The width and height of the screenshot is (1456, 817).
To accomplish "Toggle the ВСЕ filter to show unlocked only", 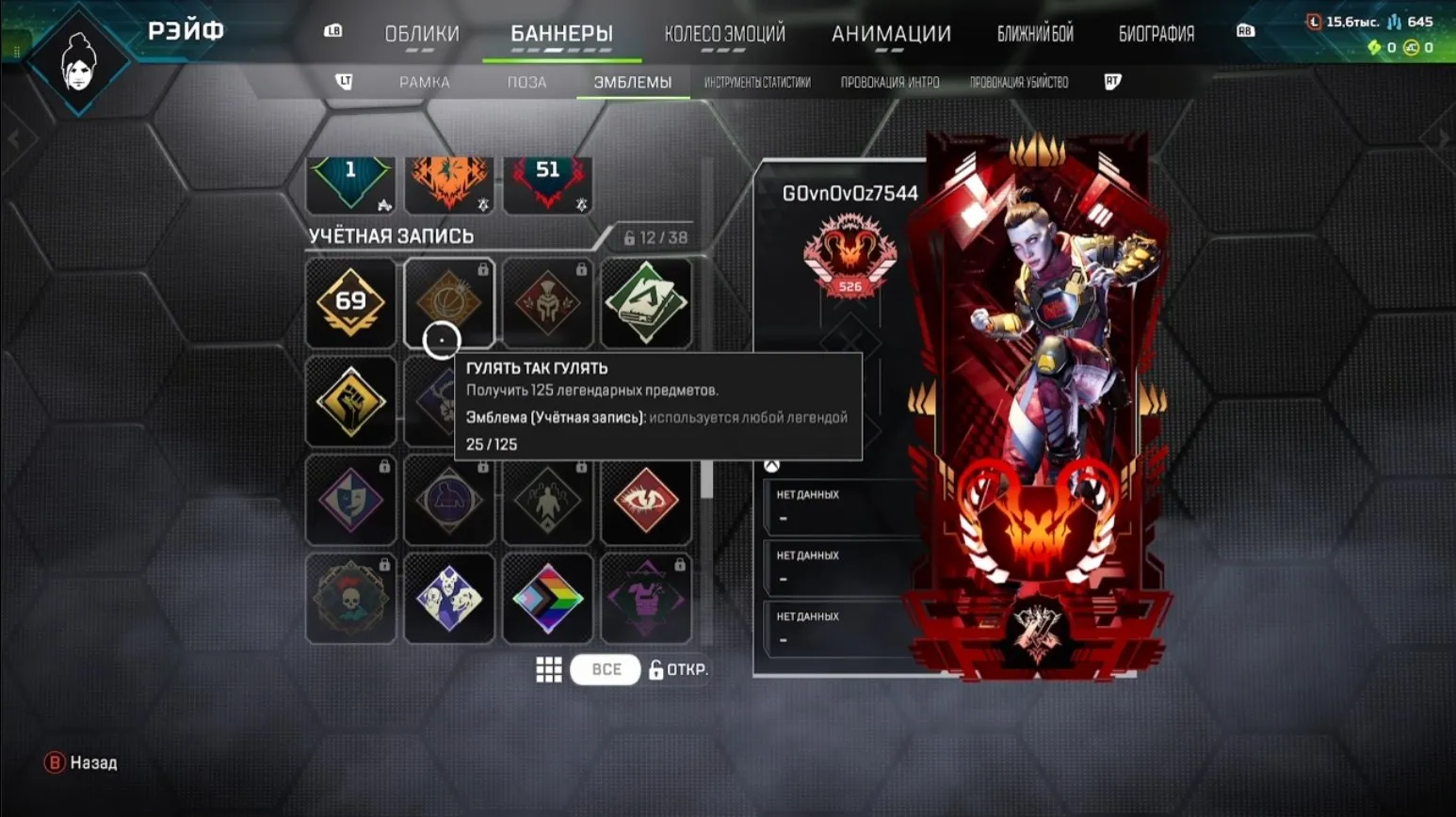I will pos(605,669).
